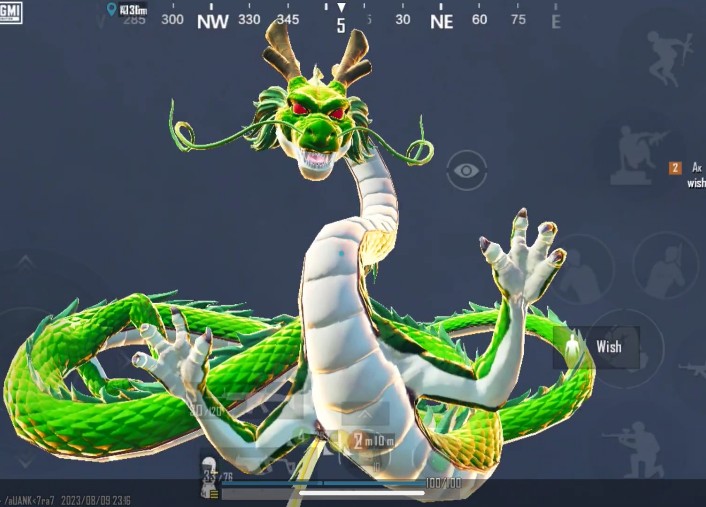Toggle the eye free-look icon
This screenshot has height=507, width=706.
point(465,170)
